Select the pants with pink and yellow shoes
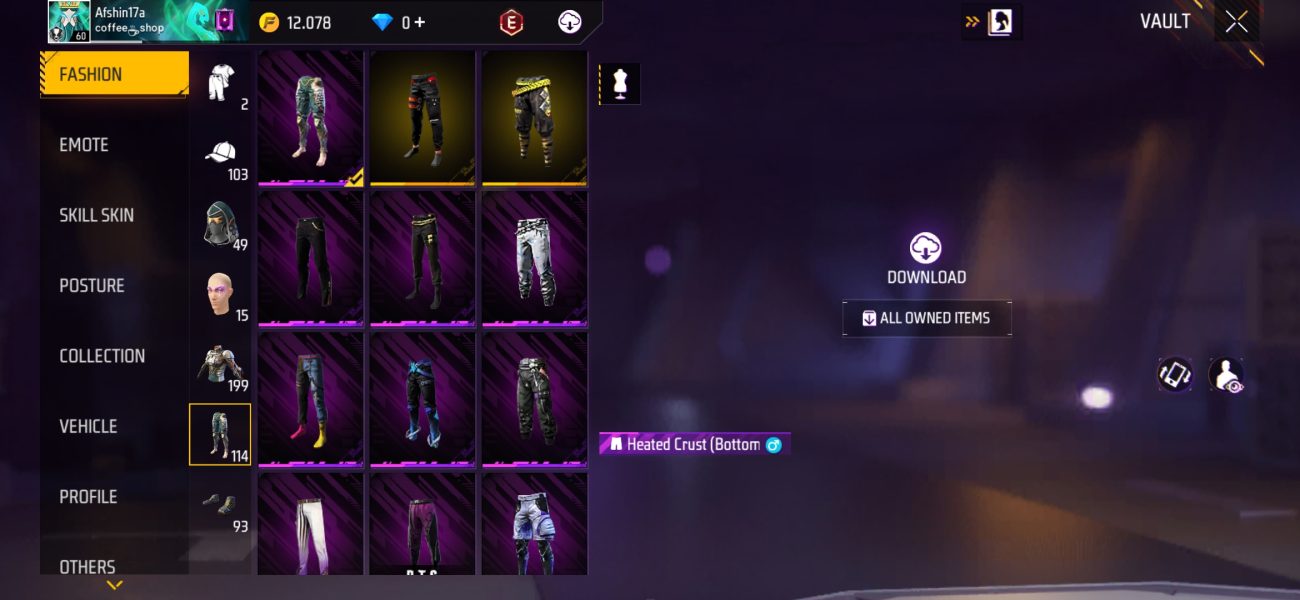Screen dimensions: 1300x600 pyautogui.click(x=310, y=396)
